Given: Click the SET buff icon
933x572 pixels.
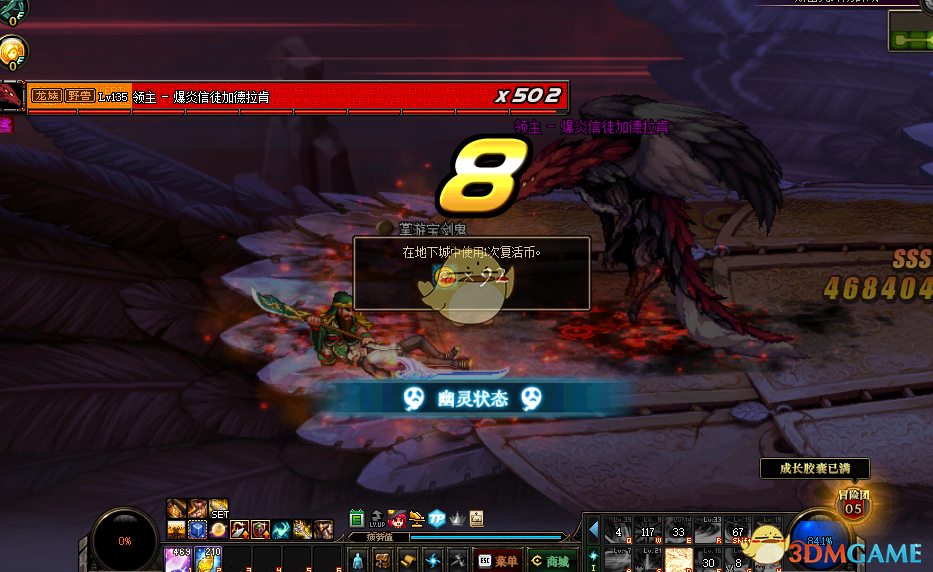Looking at the screenshot, I should pyautogui.click(x=219, y=509).
